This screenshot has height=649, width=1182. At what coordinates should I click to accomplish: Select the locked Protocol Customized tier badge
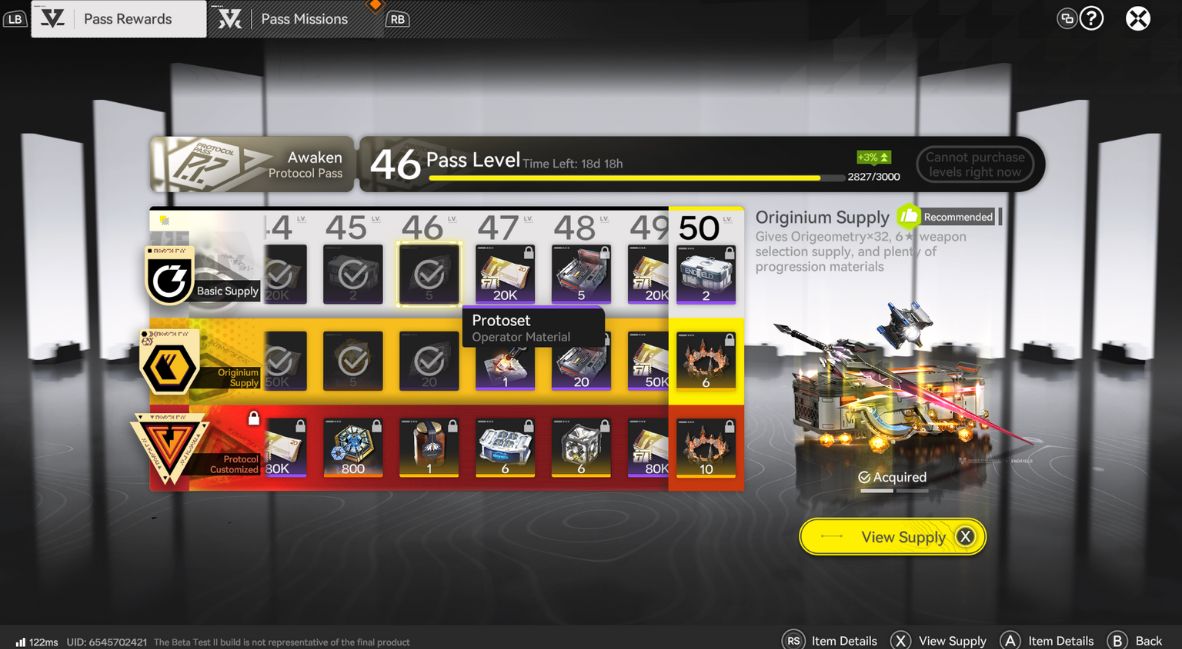[x=169, y=448]
